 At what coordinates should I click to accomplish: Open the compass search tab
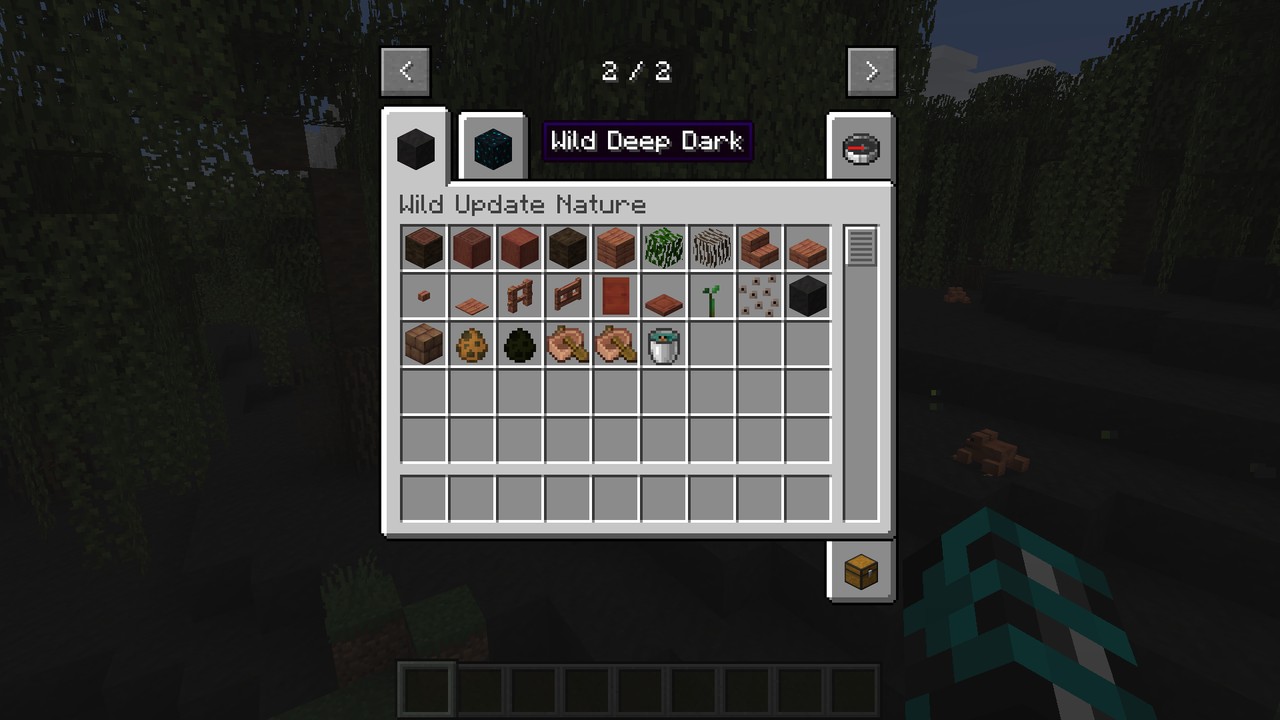coord(861,149)
